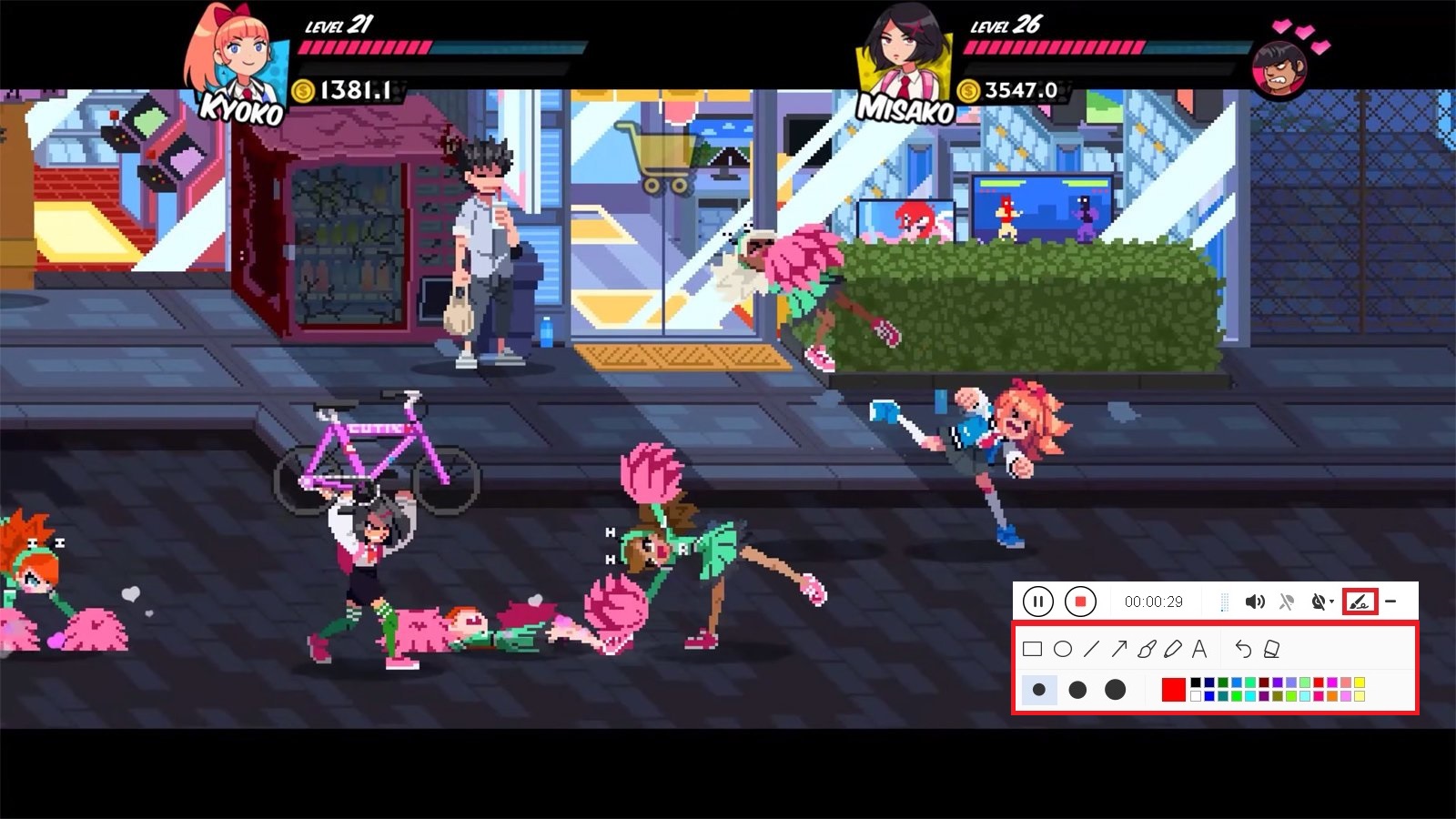Viewport: 1456px width, 819px height.
Task: Select the arrow annotation tool
Action: pos(1120,648)
